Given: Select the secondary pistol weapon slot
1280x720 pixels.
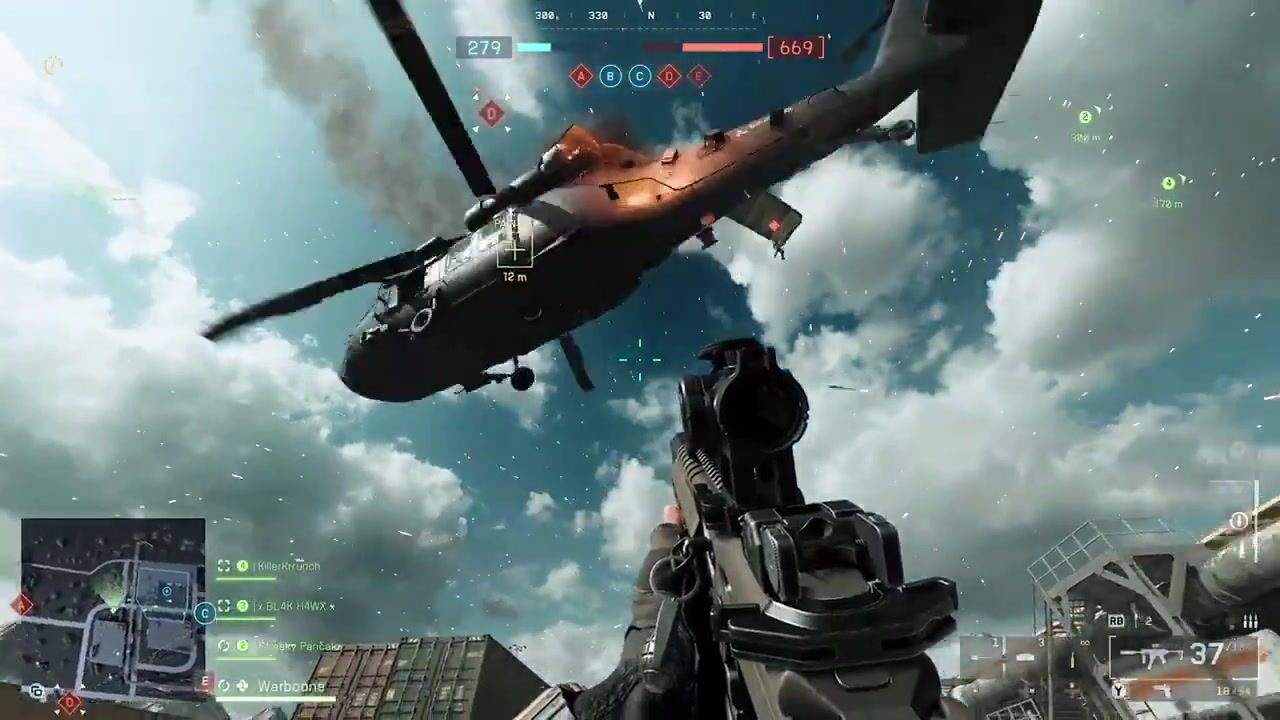Looking at the screenshot, I should [x=1165, y=690].
